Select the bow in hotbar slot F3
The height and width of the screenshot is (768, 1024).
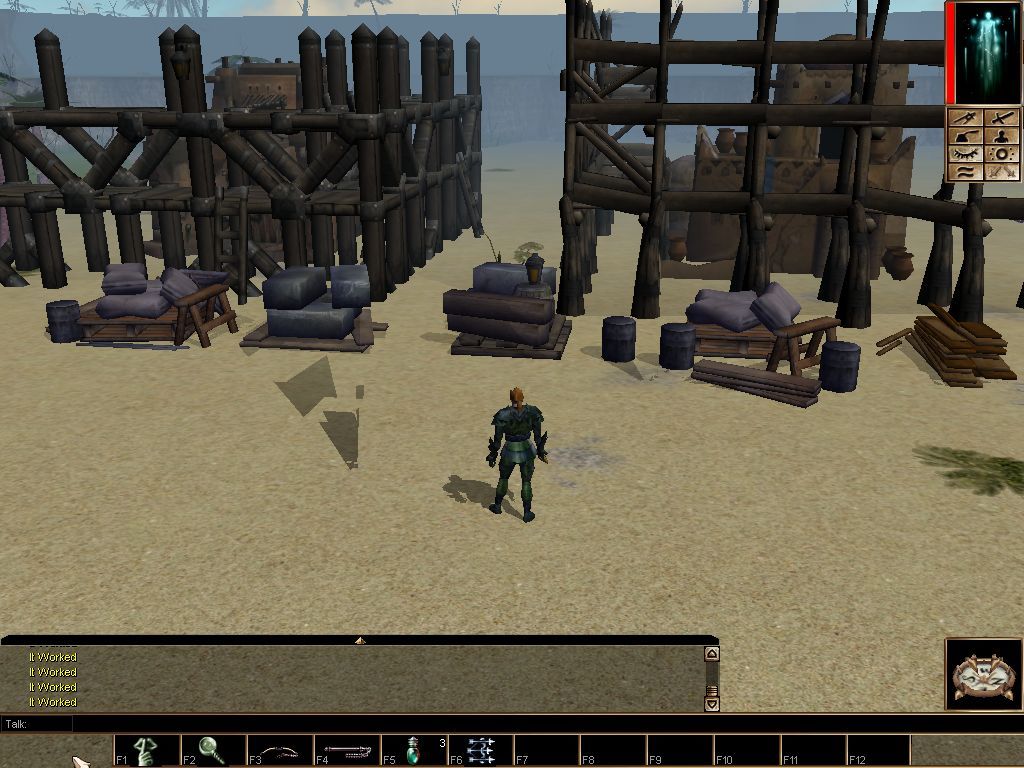pyautogui.click(x=280, y=750)
